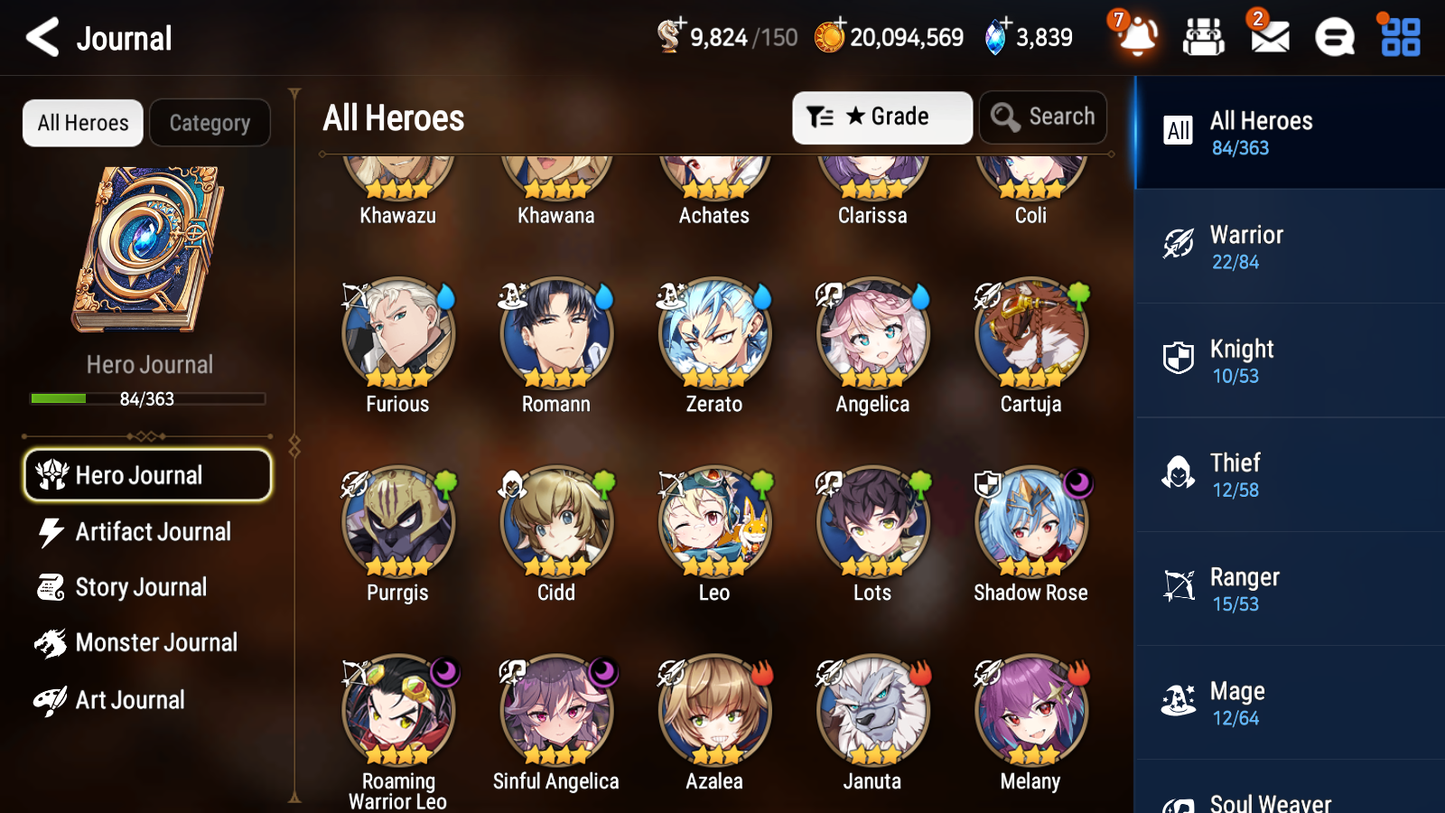
Task: Open the grid menu icon at top right
Action: pyautogui.click(x=1399, y=36)
